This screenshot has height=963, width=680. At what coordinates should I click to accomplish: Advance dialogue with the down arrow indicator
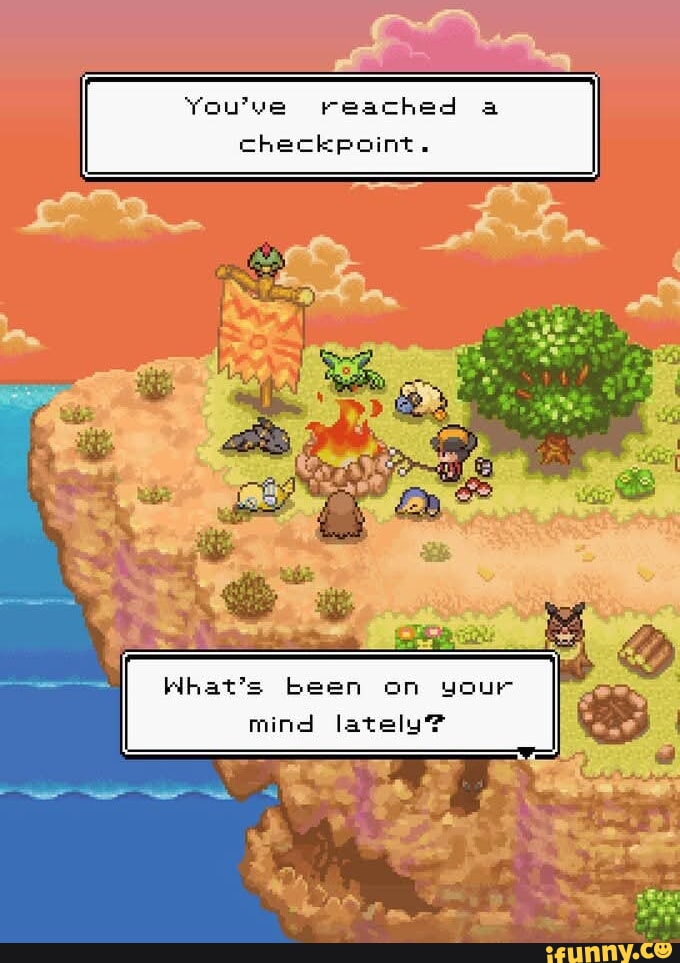526,752
